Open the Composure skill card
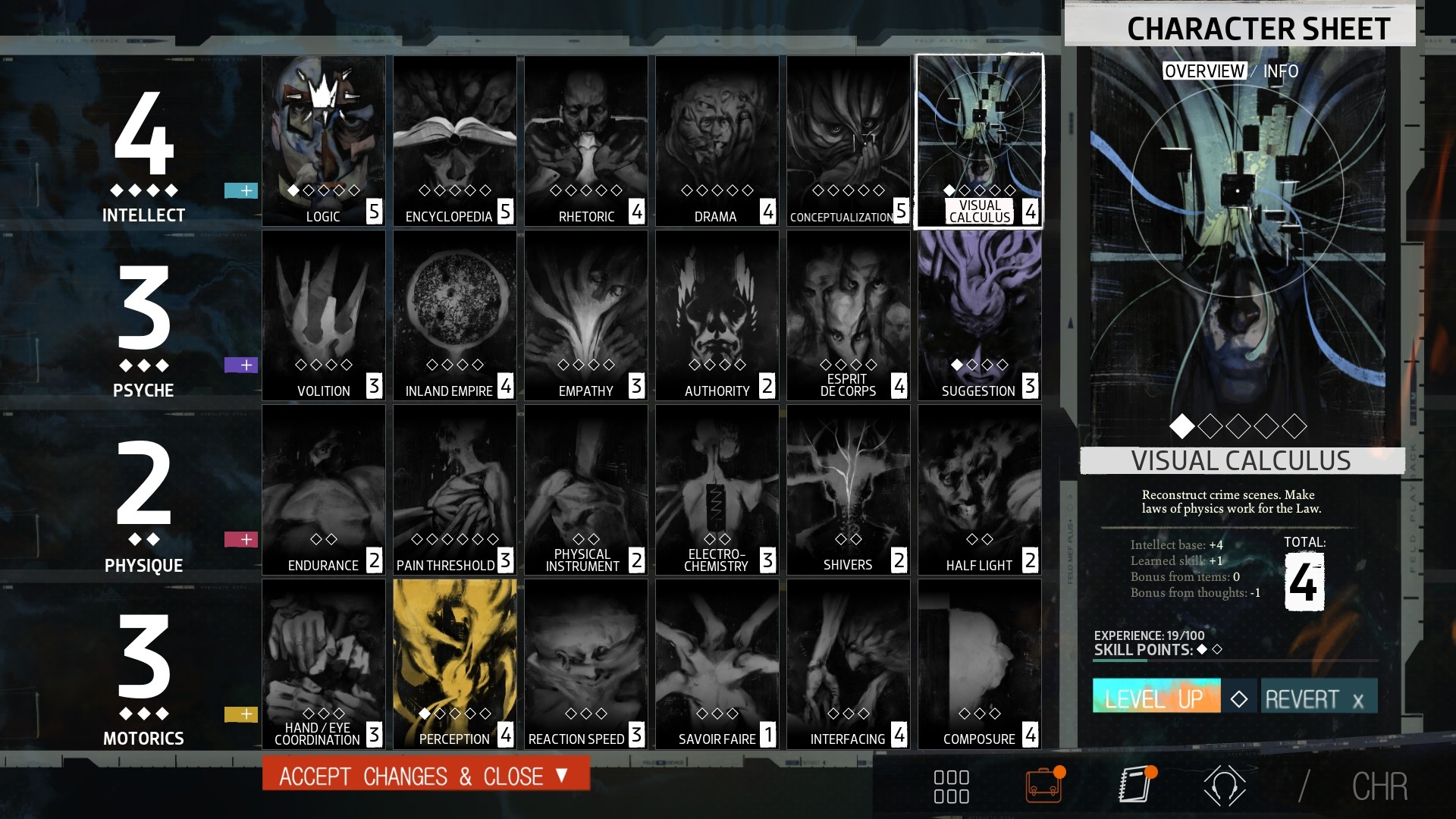 (x=979, y=664)
